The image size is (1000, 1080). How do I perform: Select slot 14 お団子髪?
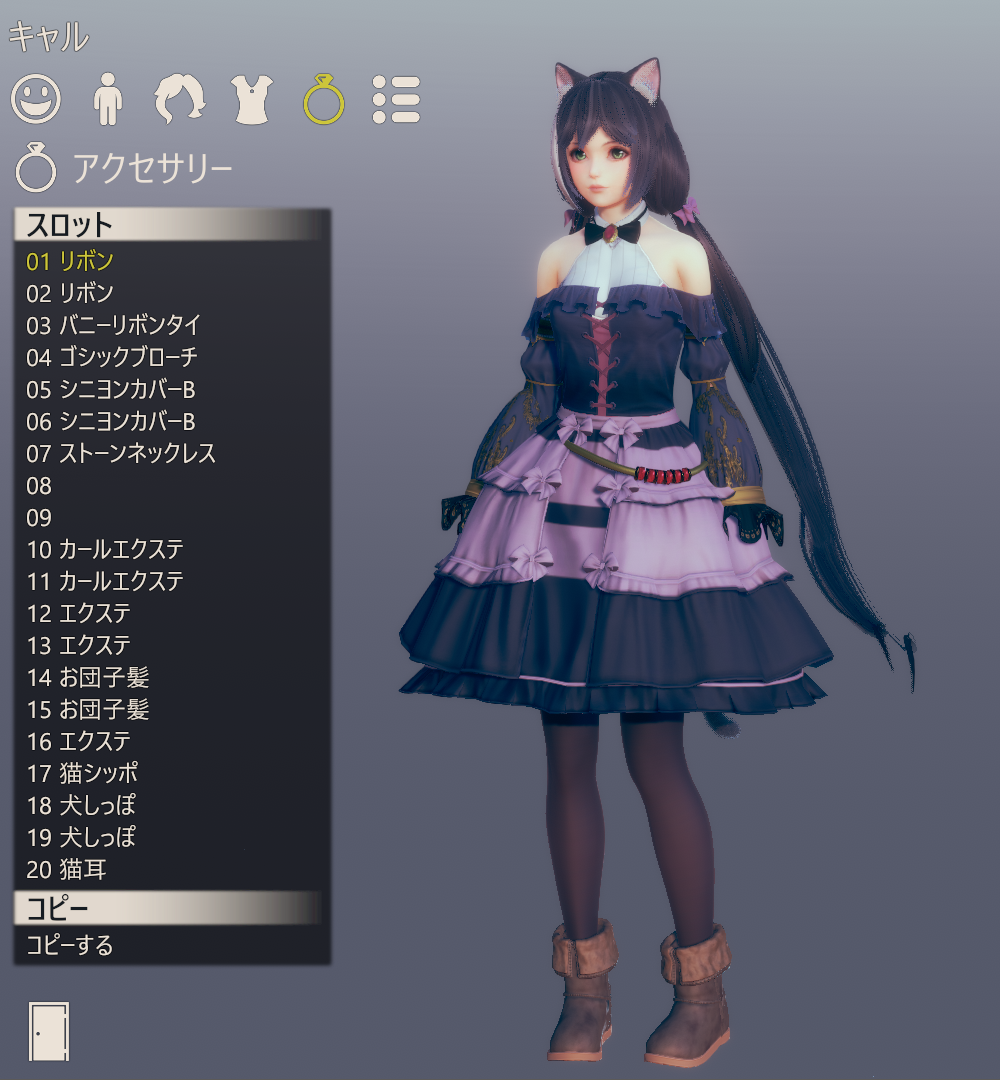point(88,678)
